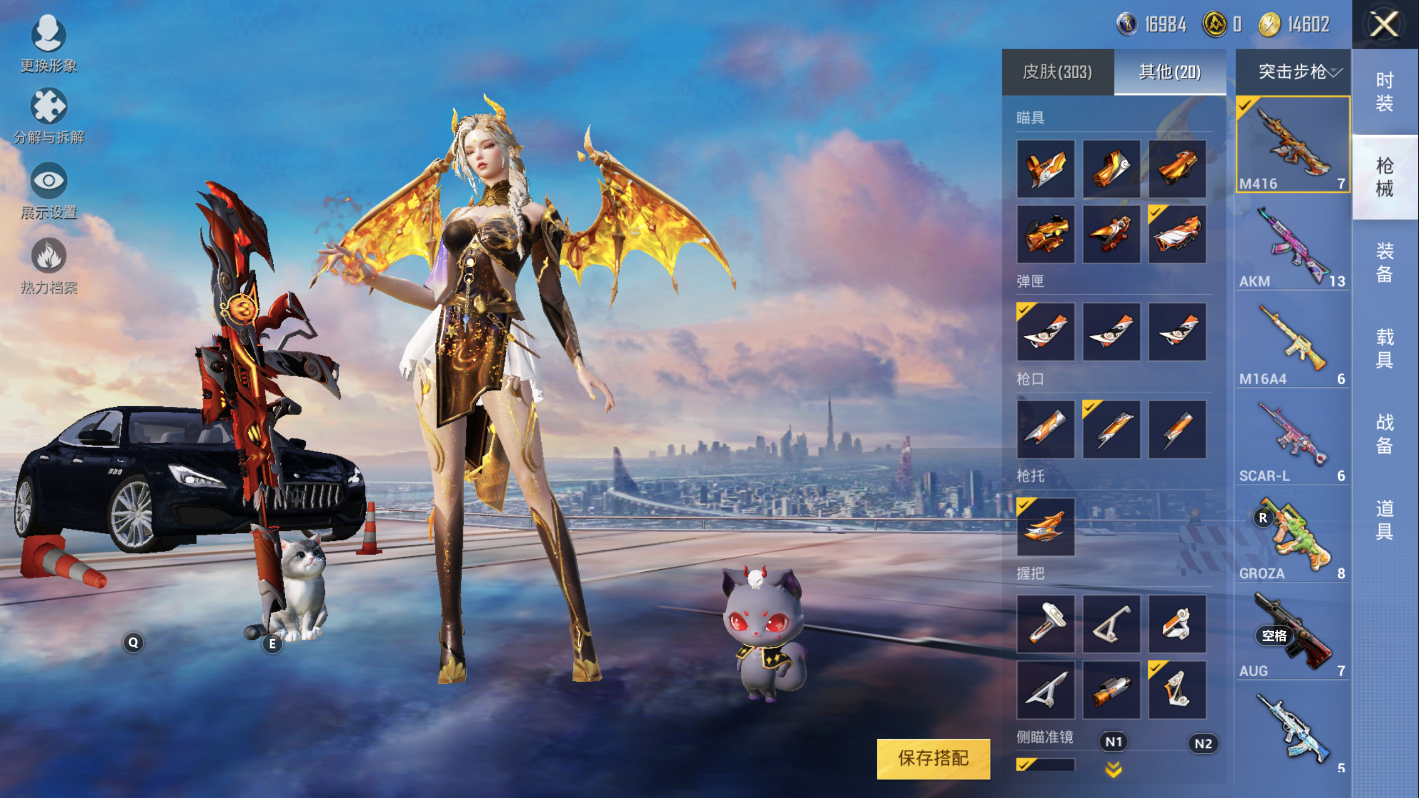The width and height of the screenshot is (1419, 798).
Task: Switch to the 道具 items category
Action: 1385,520
